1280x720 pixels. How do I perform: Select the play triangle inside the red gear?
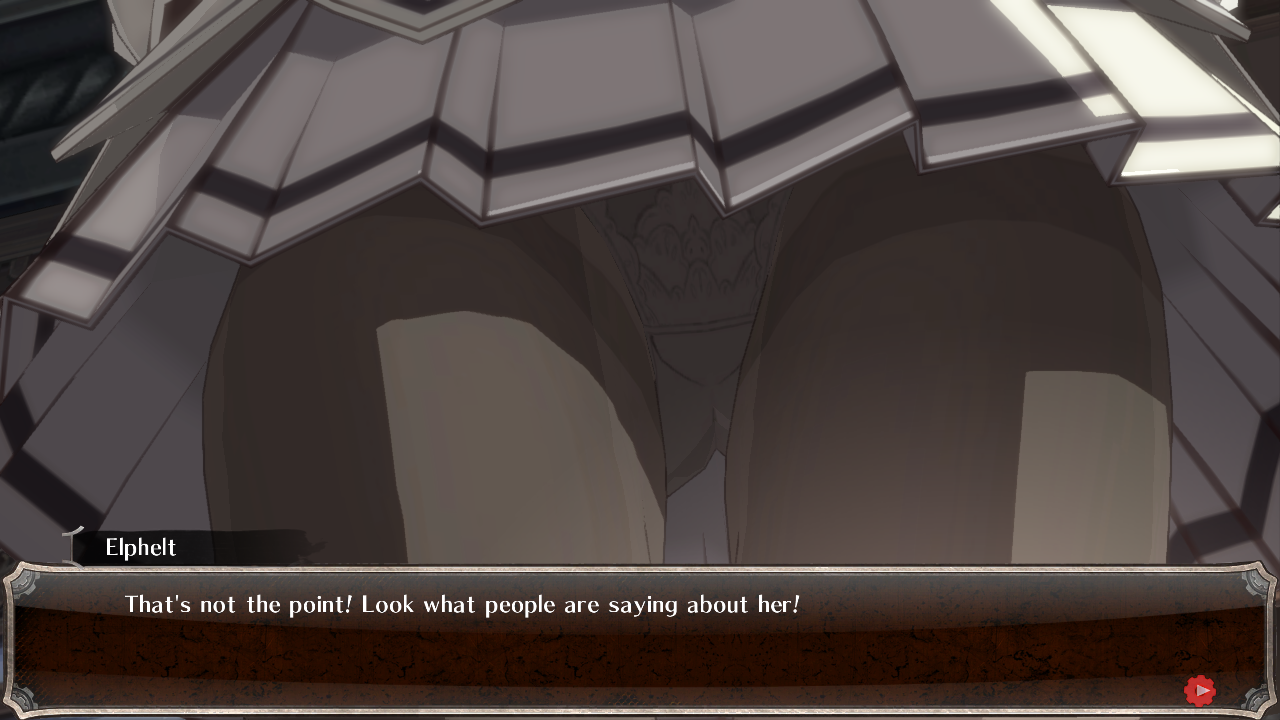coord(1200,689)
